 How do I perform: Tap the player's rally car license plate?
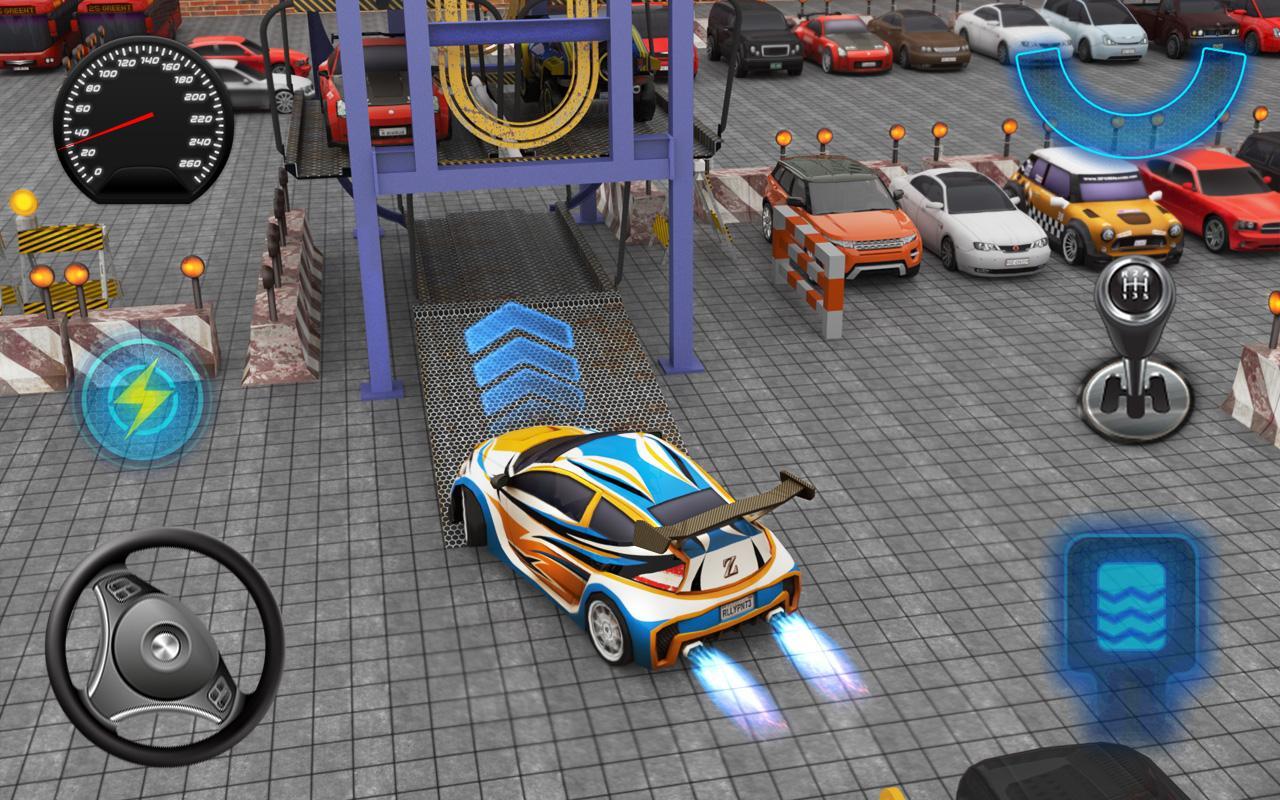(x=736, y=608)
